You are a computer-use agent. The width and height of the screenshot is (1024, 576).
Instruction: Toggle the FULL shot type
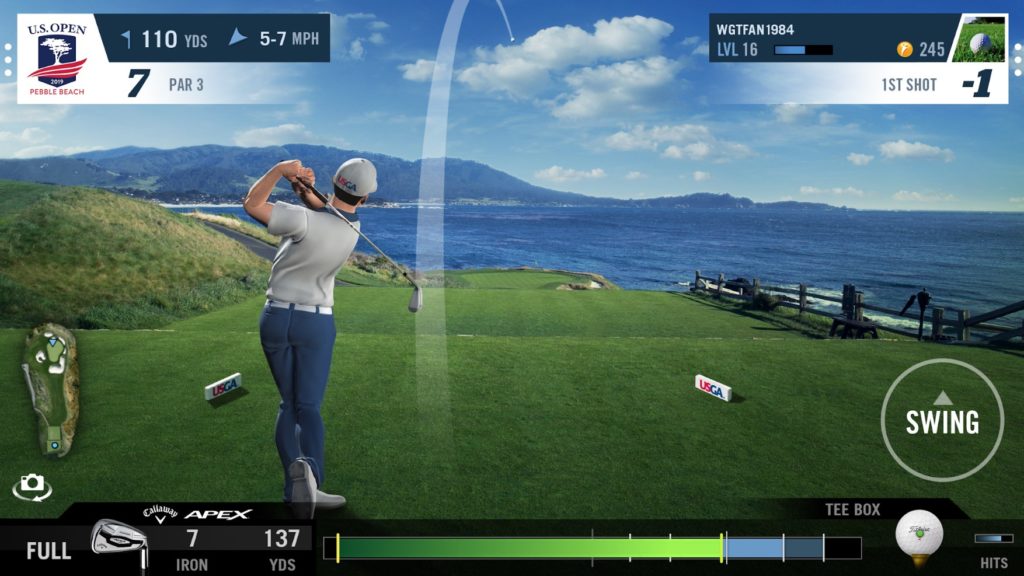pos(48,550)
